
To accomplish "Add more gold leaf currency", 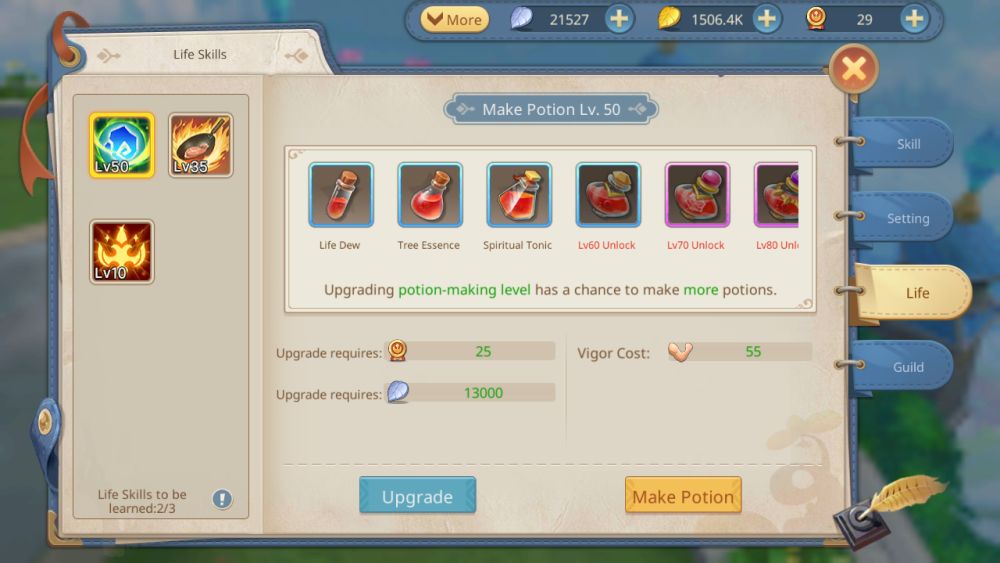I will [x=766, y=19].
